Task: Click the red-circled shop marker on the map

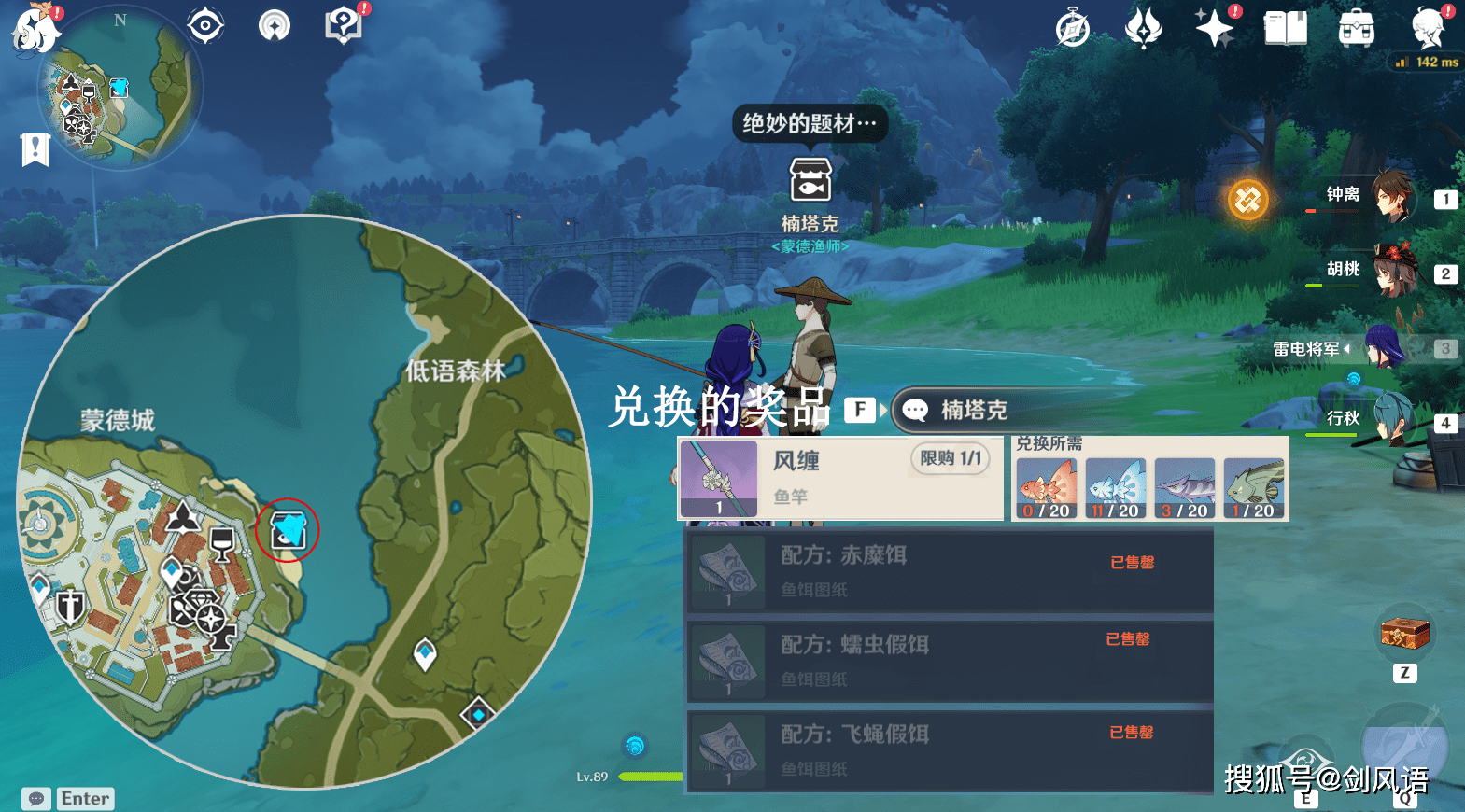Action: (288, 529)
